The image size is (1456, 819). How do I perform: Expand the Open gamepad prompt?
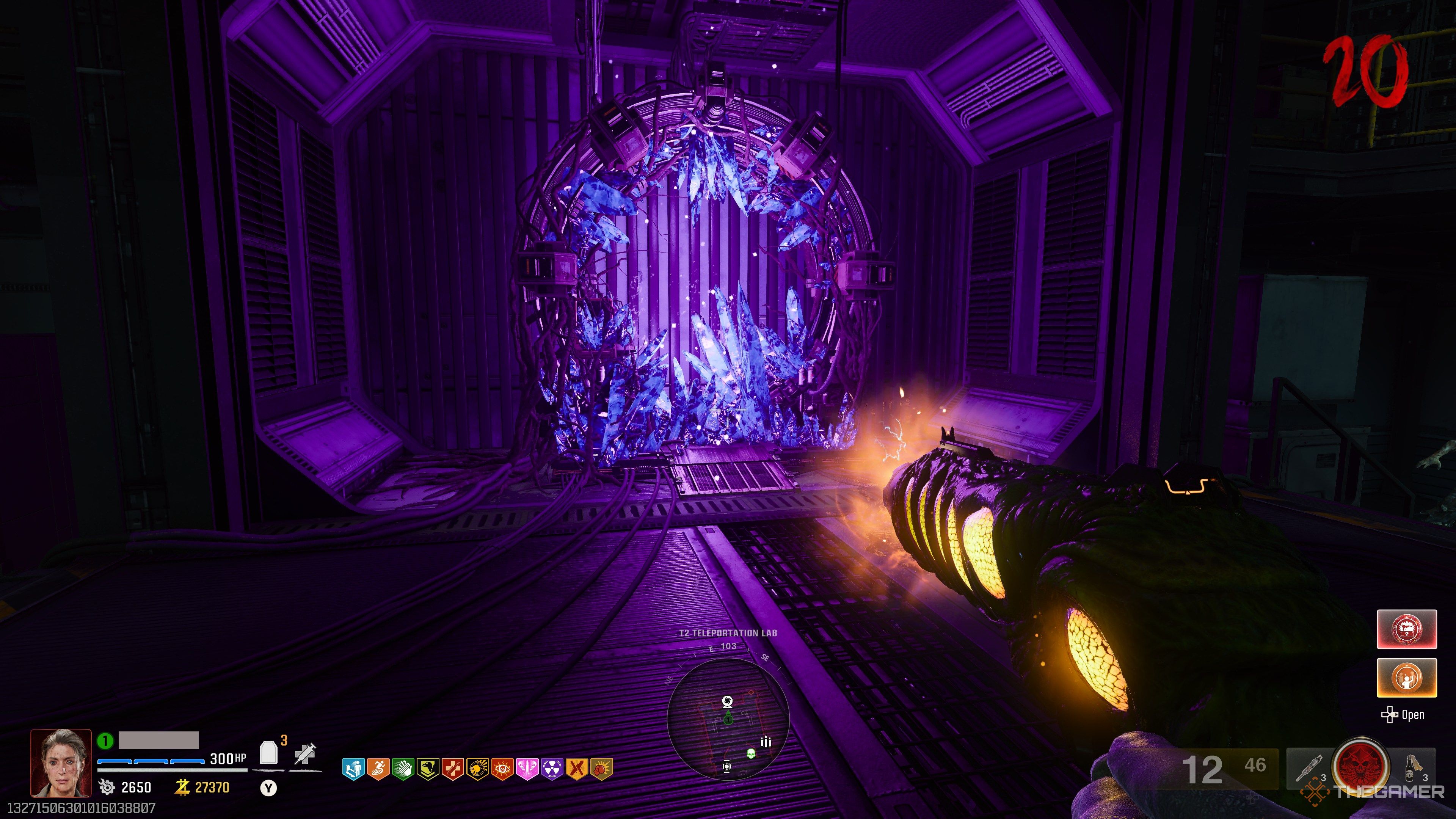[x=1402, y=715]
